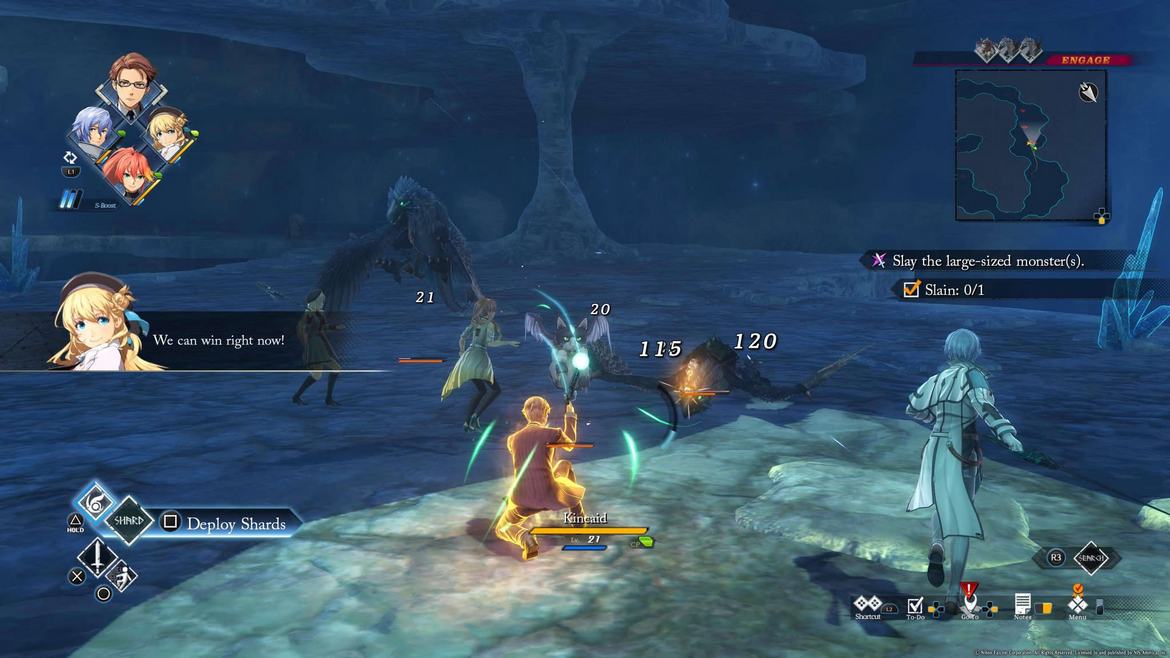This screenshot has width=1170, height=658.
Task: Click the Go-to map pin icon
Action: click(x=969, y=604)
